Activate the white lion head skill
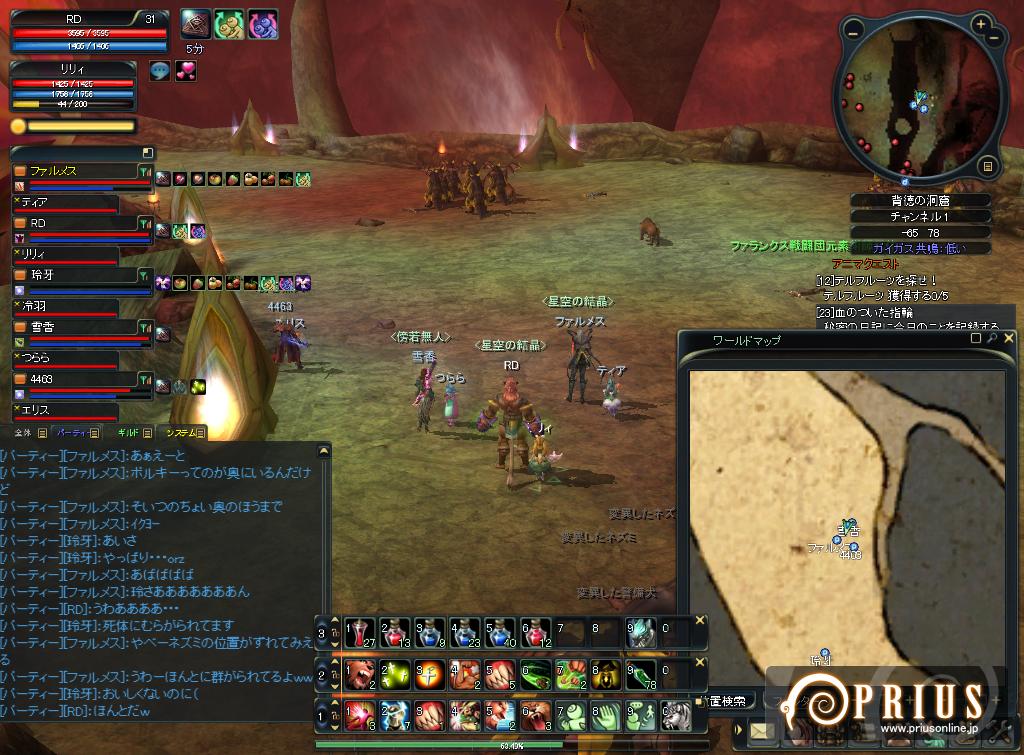The height and width of the screenshot is (755, 1024). click(676, 716)
